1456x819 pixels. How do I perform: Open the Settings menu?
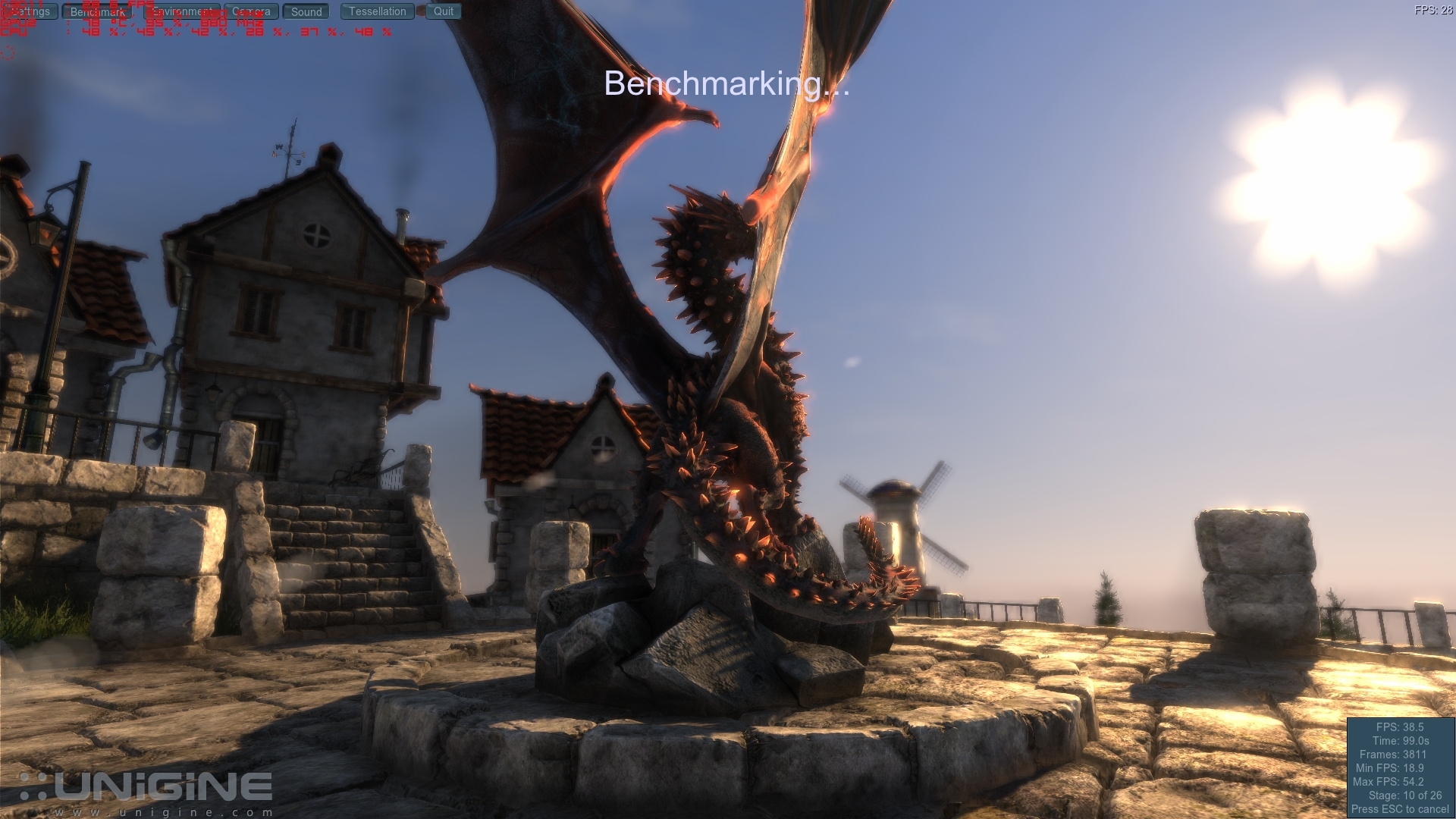tap(30, 11)
